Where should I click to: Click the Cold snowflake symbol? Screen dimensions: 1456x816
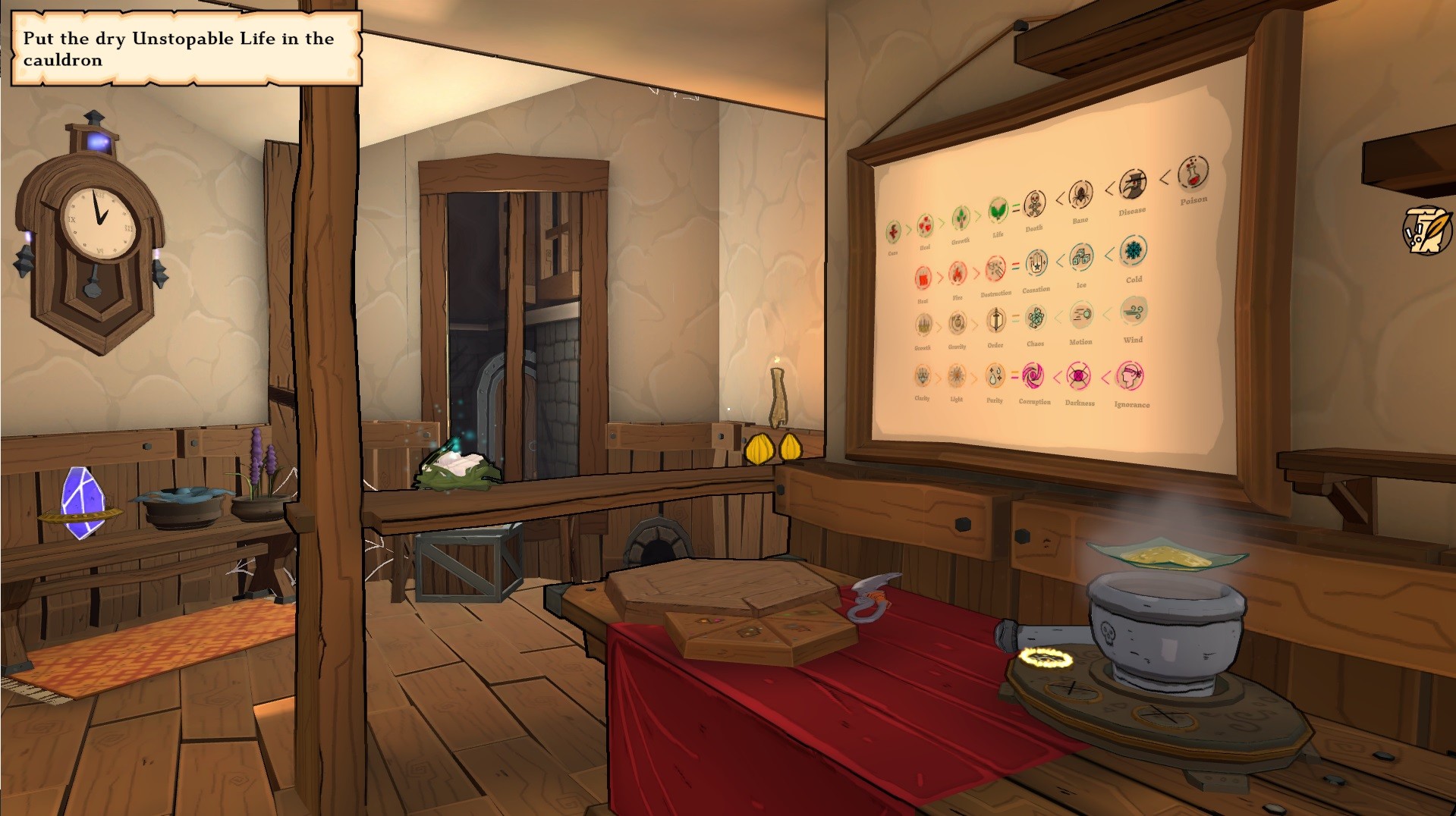[x=1134, y=252]
